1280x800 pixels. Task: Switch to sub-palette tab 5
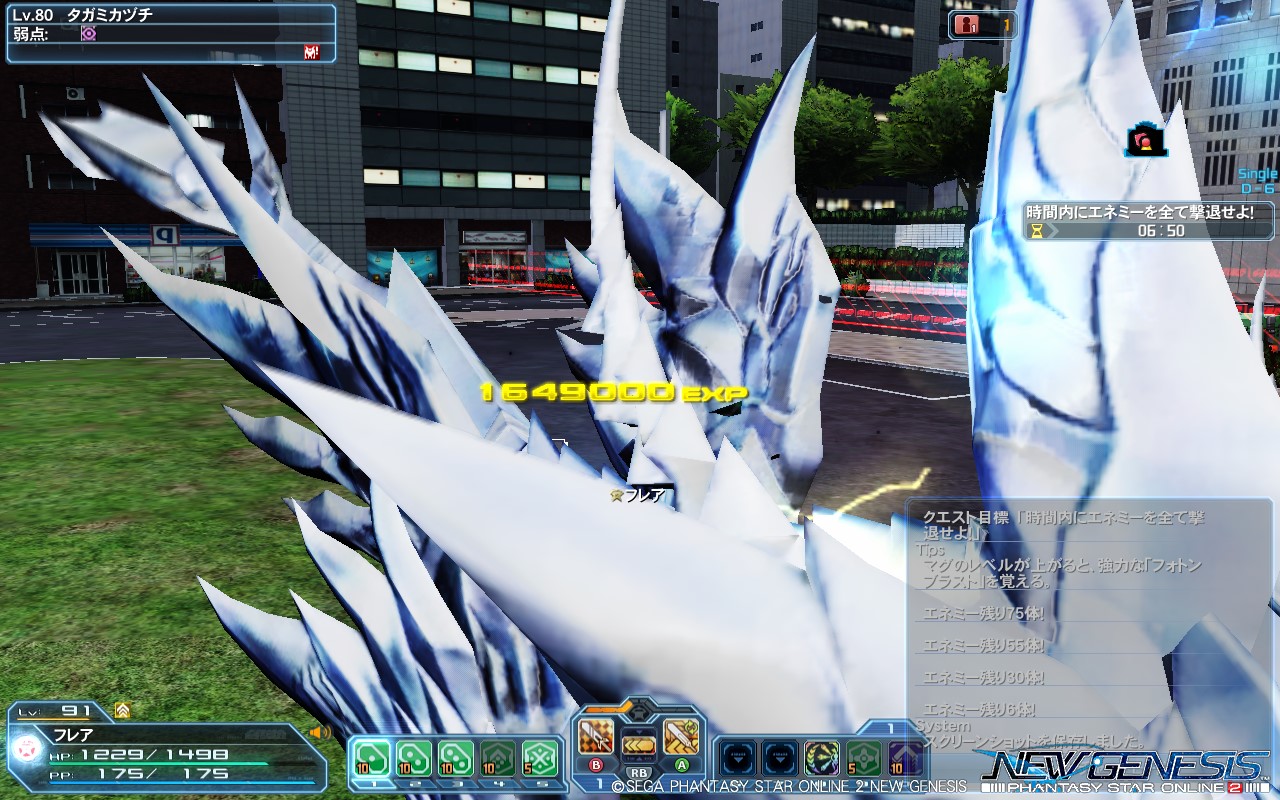tap(542, 783)
